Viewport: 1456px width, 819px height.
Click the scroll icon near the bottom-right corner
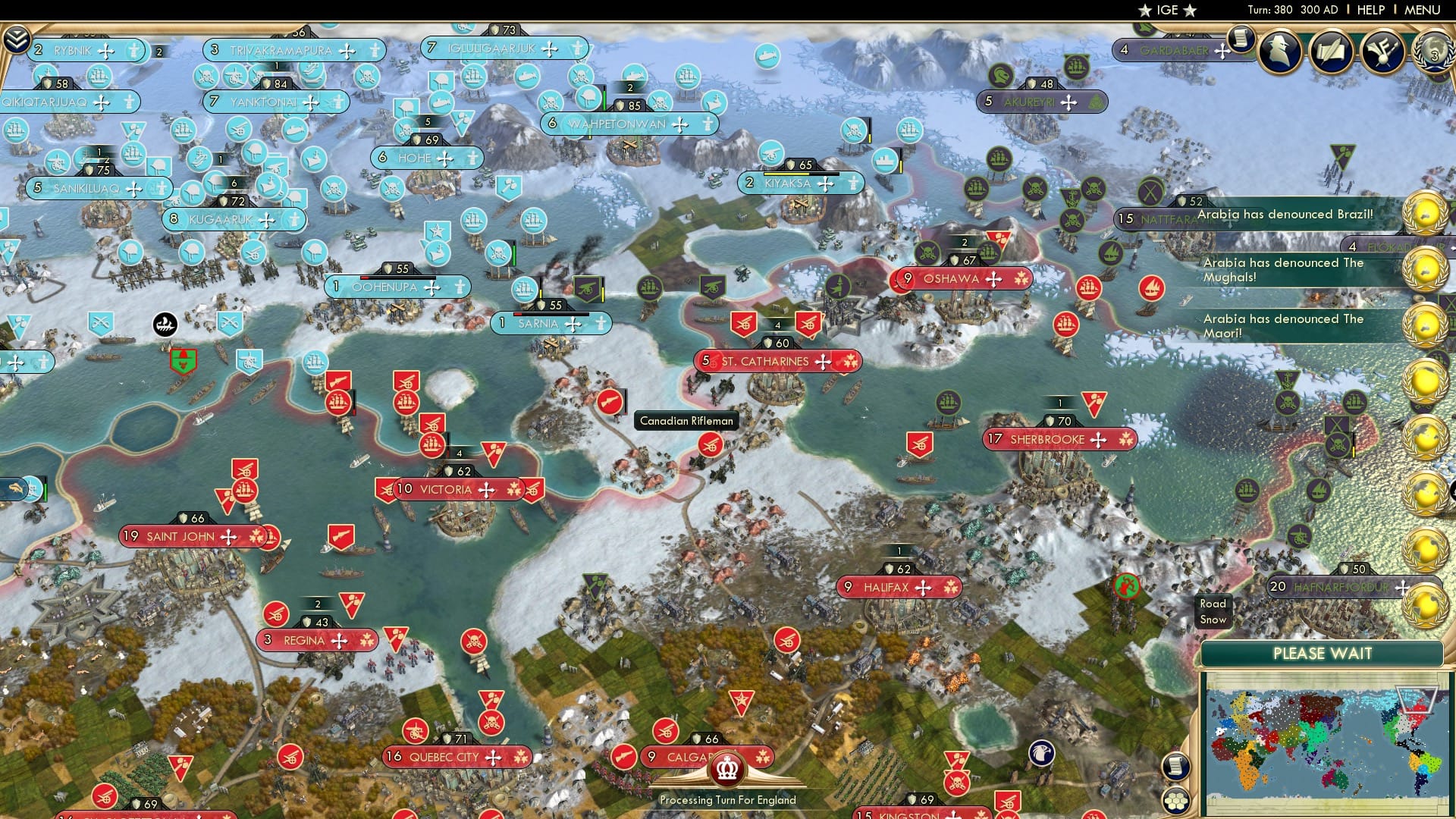1176,767
